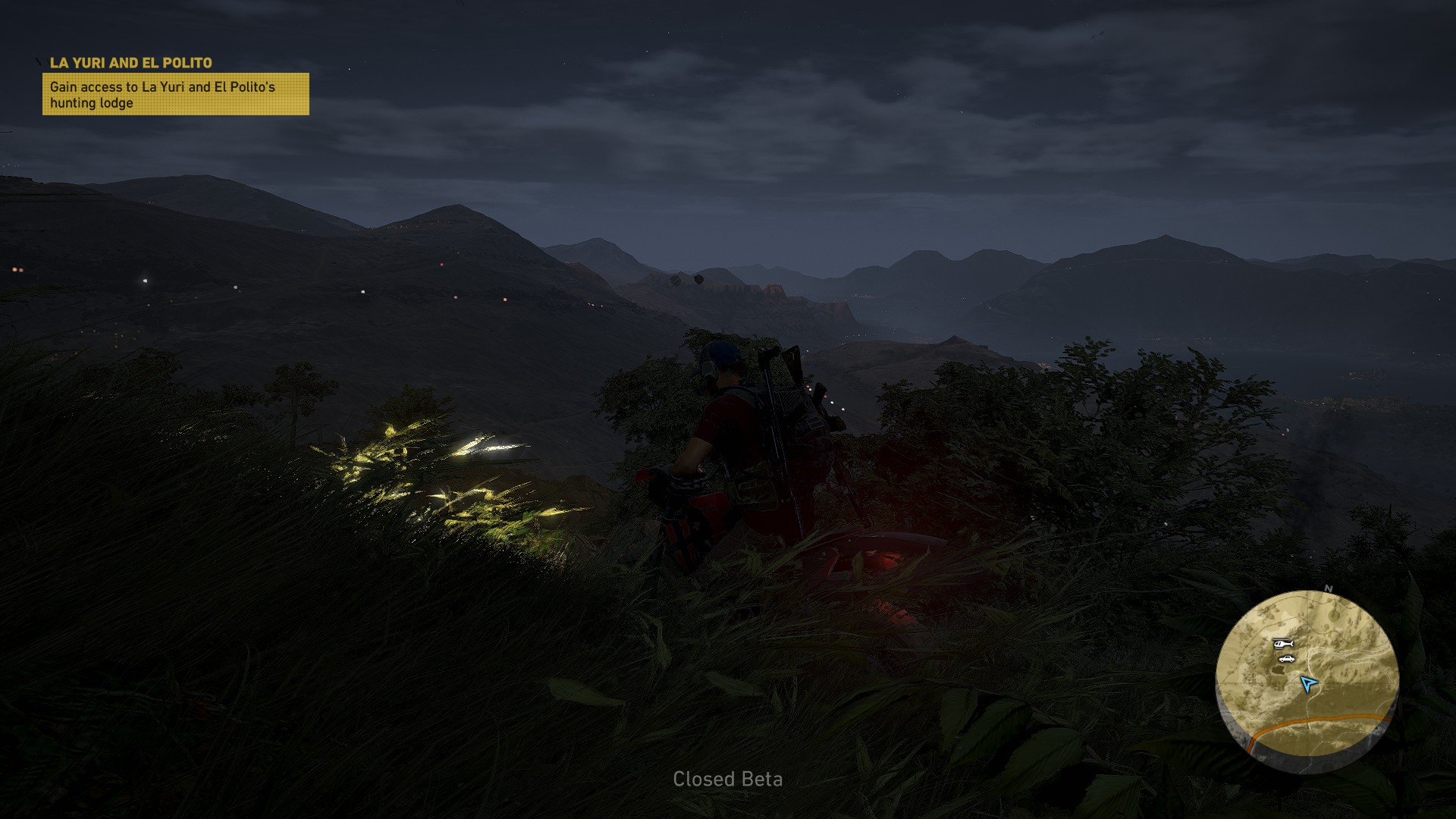Click the north indicator on the minimap
Screen dimensions: 1456x819
point(1328,588)
